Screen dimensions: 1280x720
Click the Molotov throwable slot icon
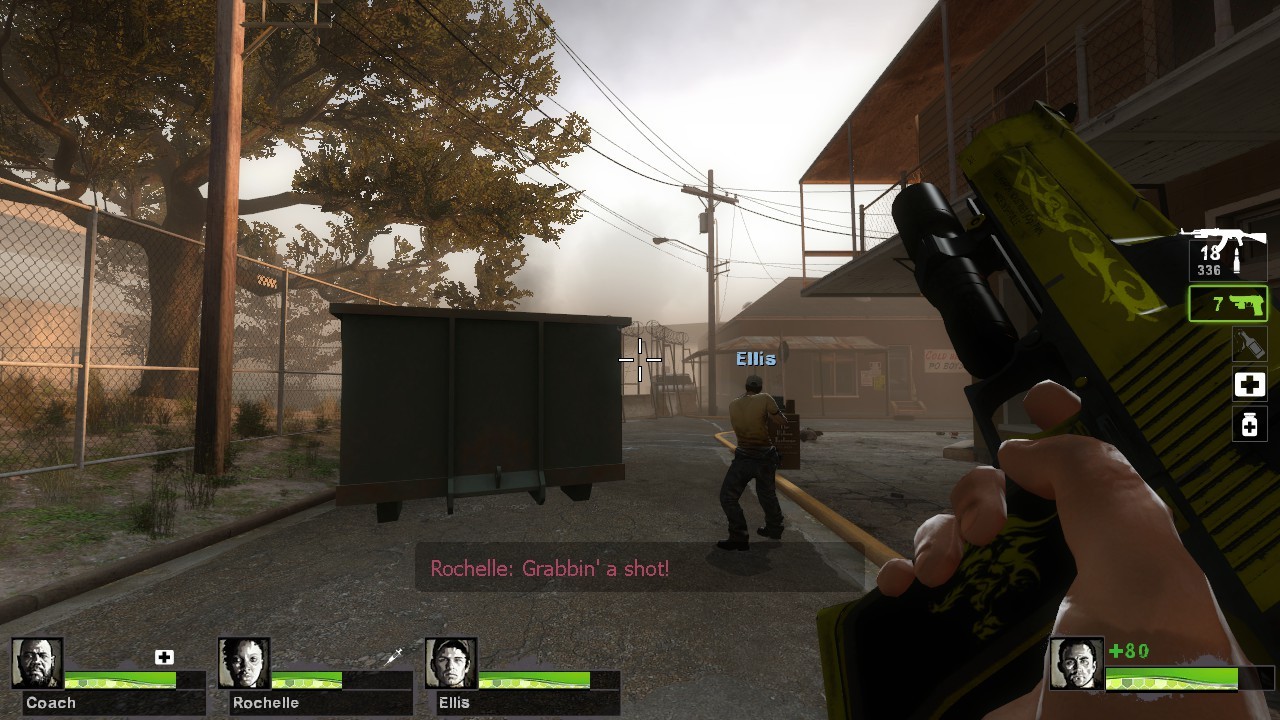tap(1249, 344)
